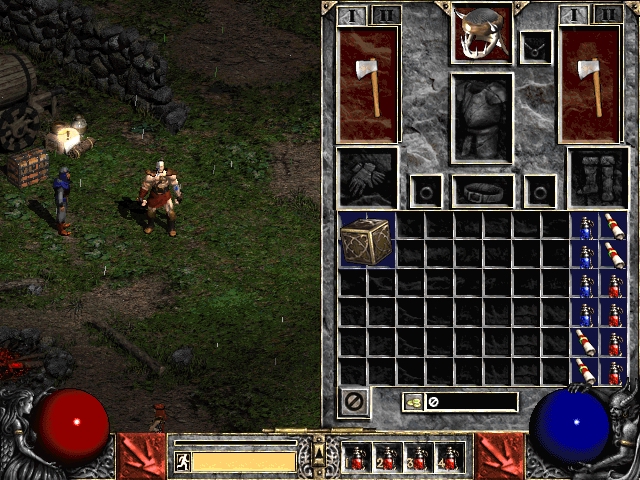
Task: Switch to weapon set II on right side
Action: pos(604,15)
